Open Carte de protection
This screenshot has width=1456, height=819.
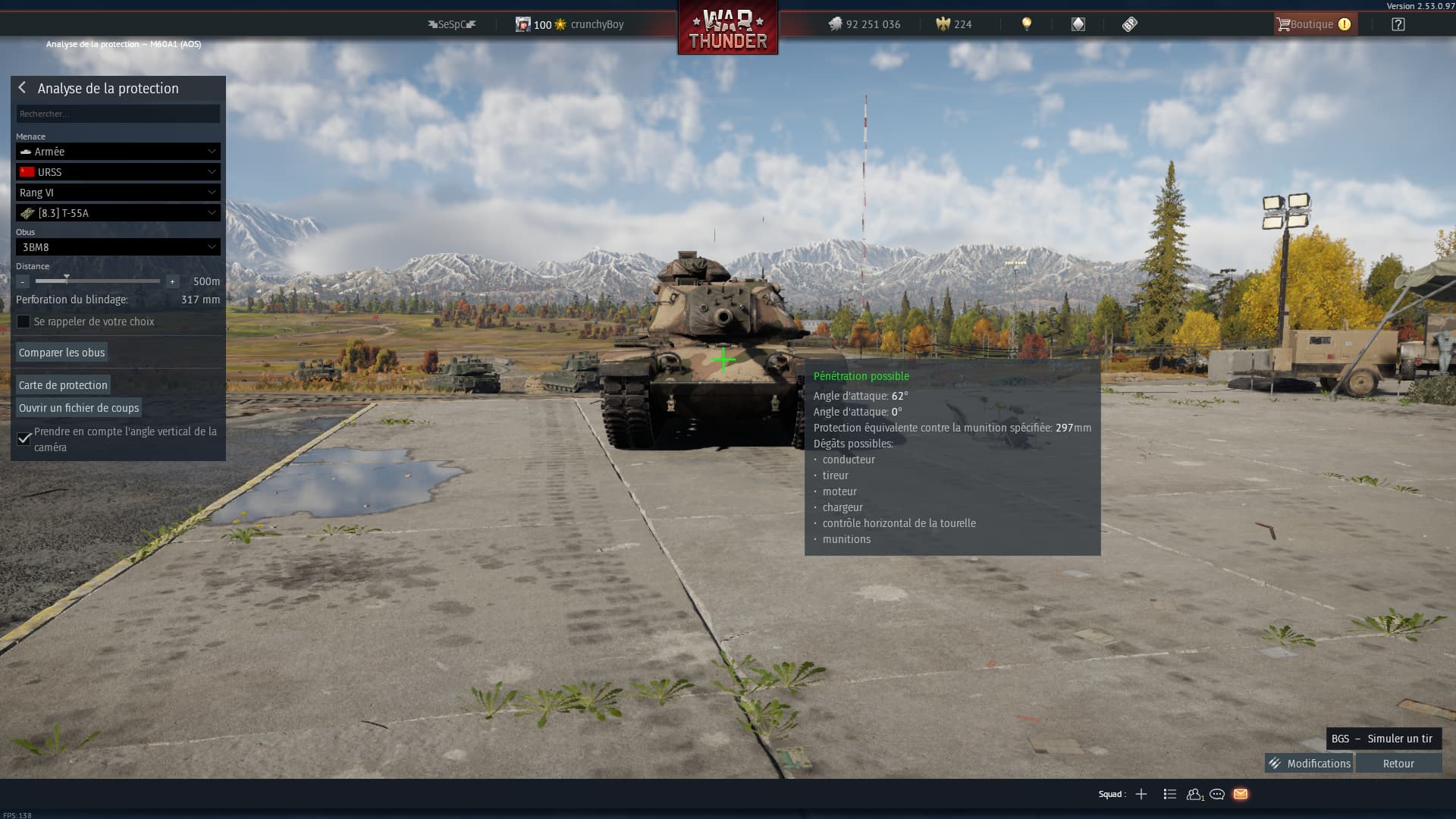tap(63, 385)
